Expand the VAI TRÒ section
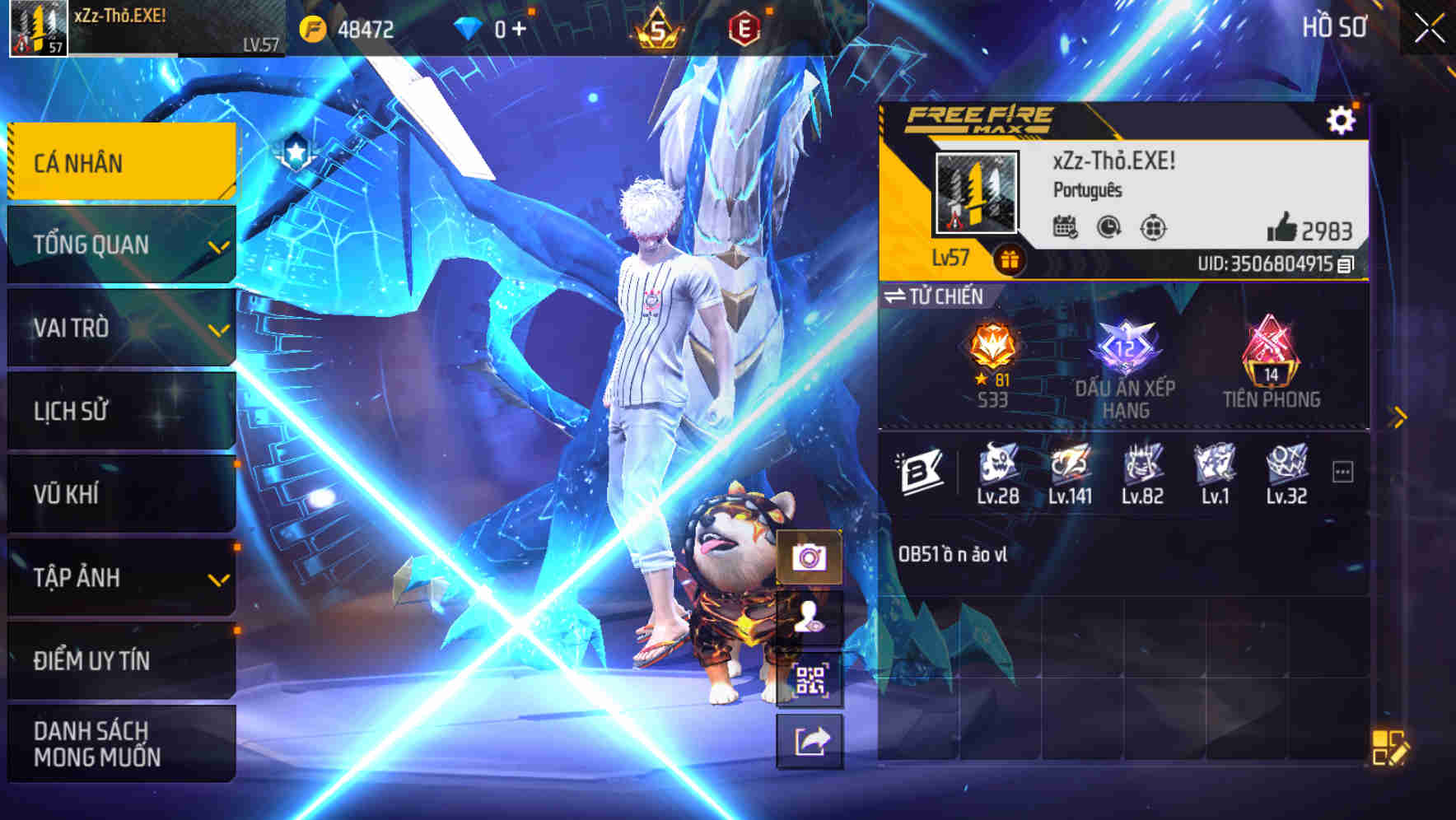 click(x=120, y=328)
